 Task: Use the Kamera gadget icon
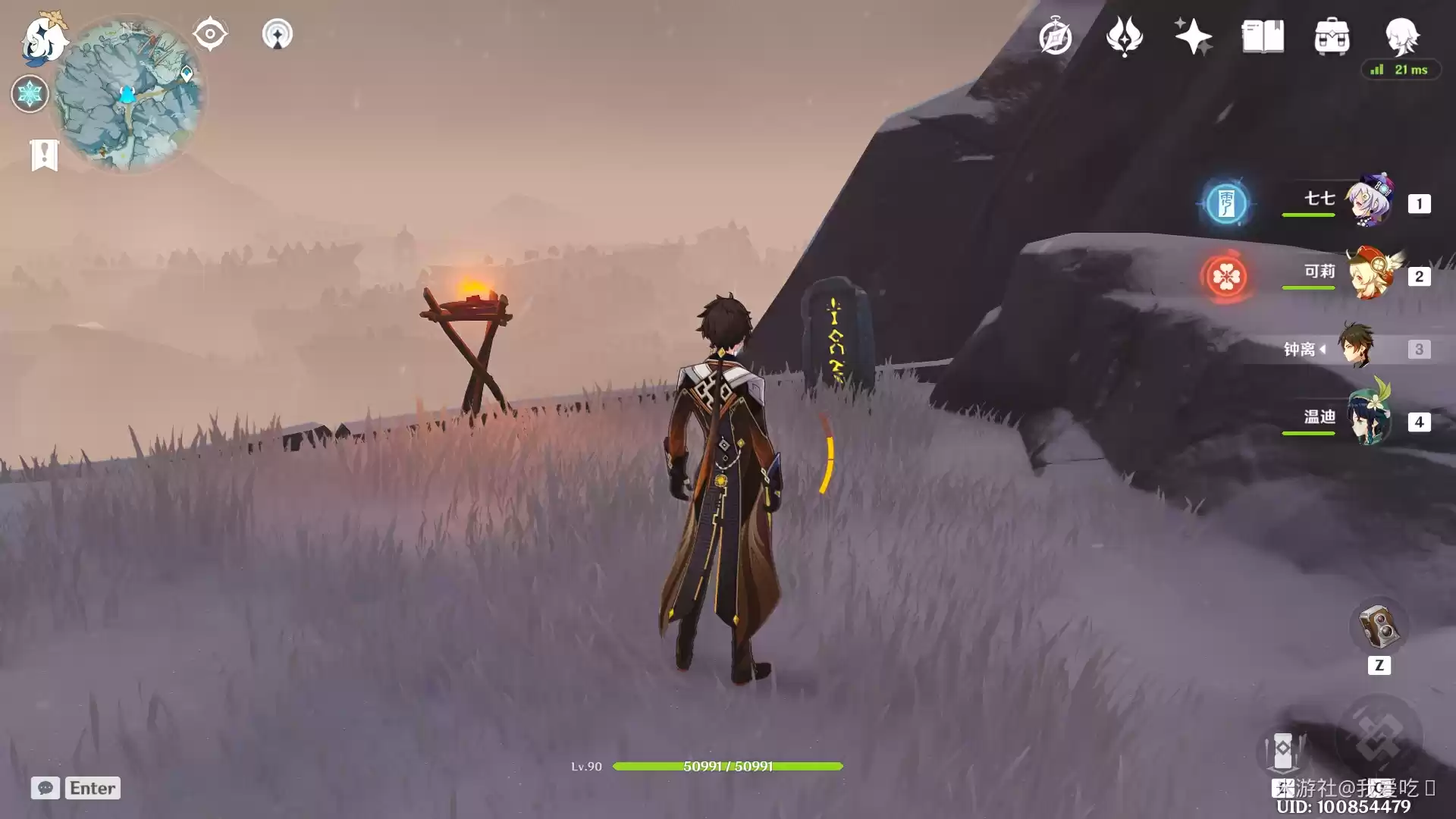pyautogui.click(x=1378, y=626)
